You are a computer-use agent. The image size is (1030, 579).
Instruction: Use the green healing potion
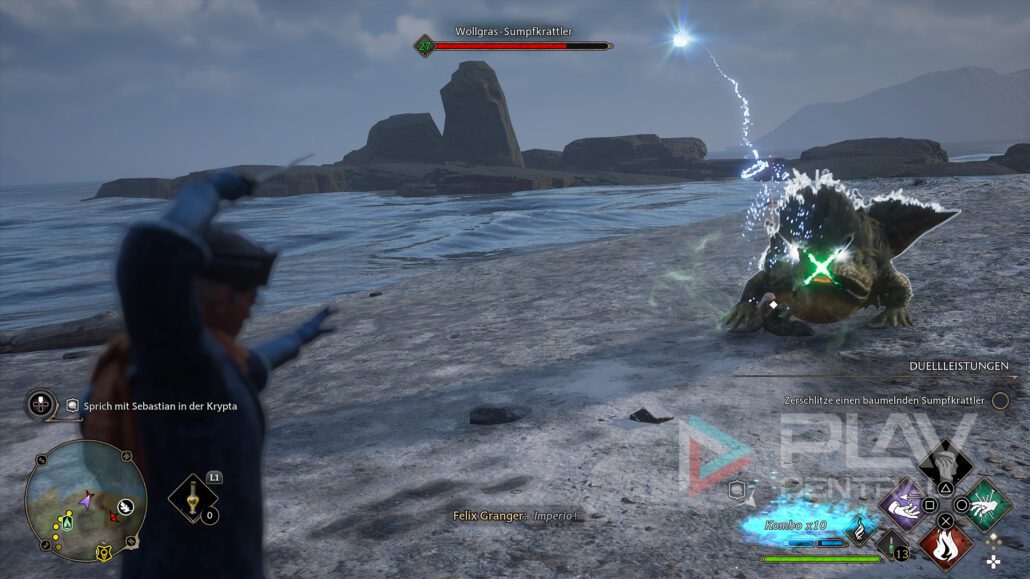coord(892,543)
